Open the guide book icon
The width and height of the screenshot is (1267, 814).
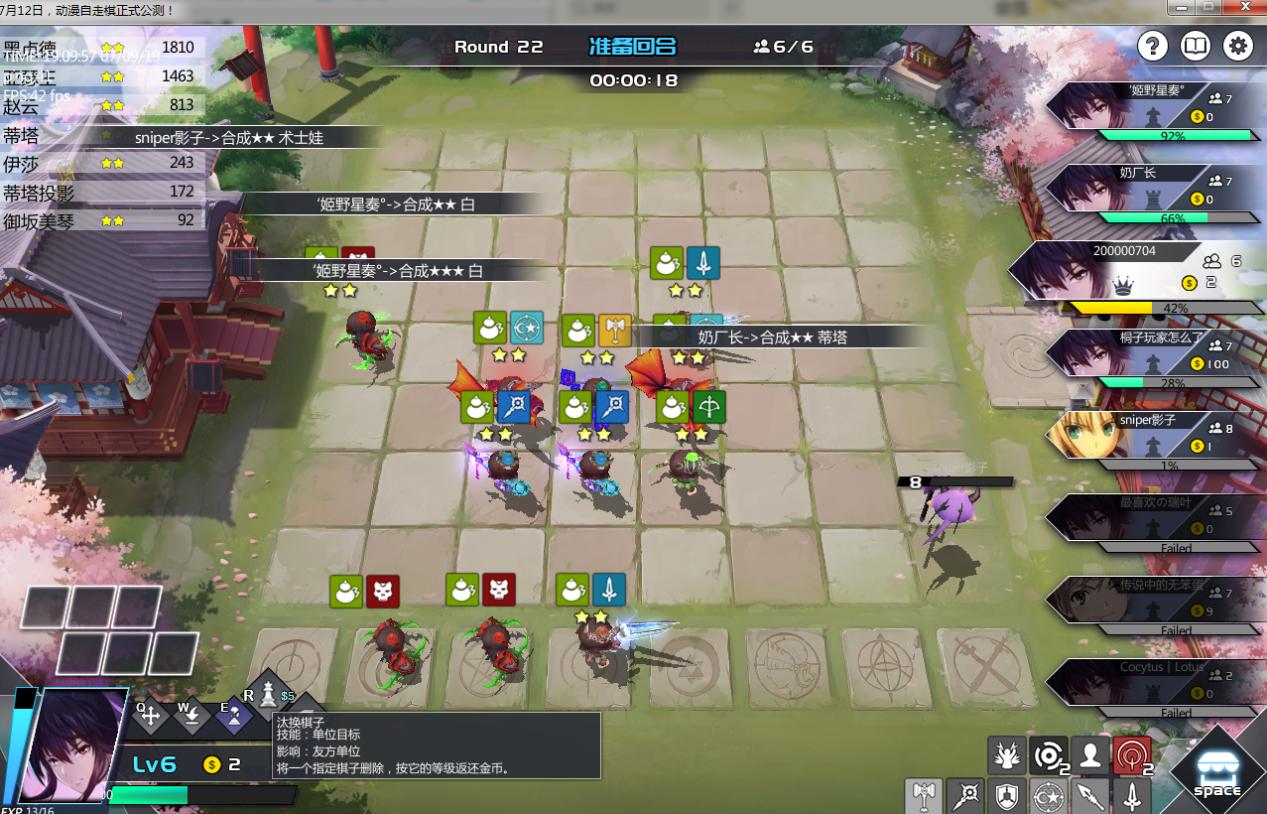1196,46
